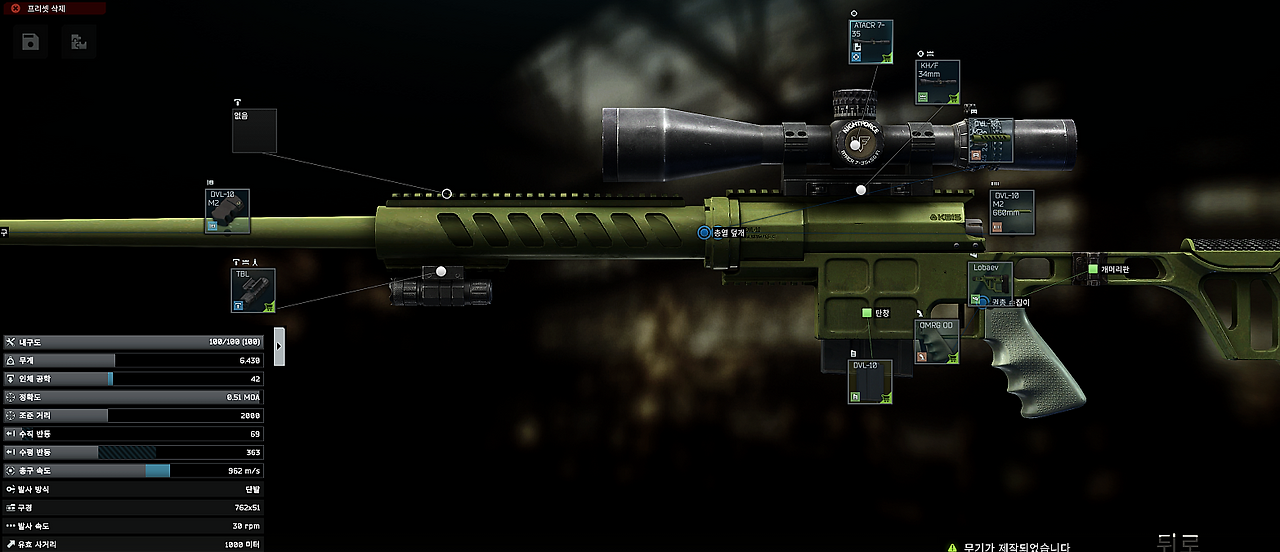
Task: Go back with the 뒤로 button
Action: (x=1178, y=544)
